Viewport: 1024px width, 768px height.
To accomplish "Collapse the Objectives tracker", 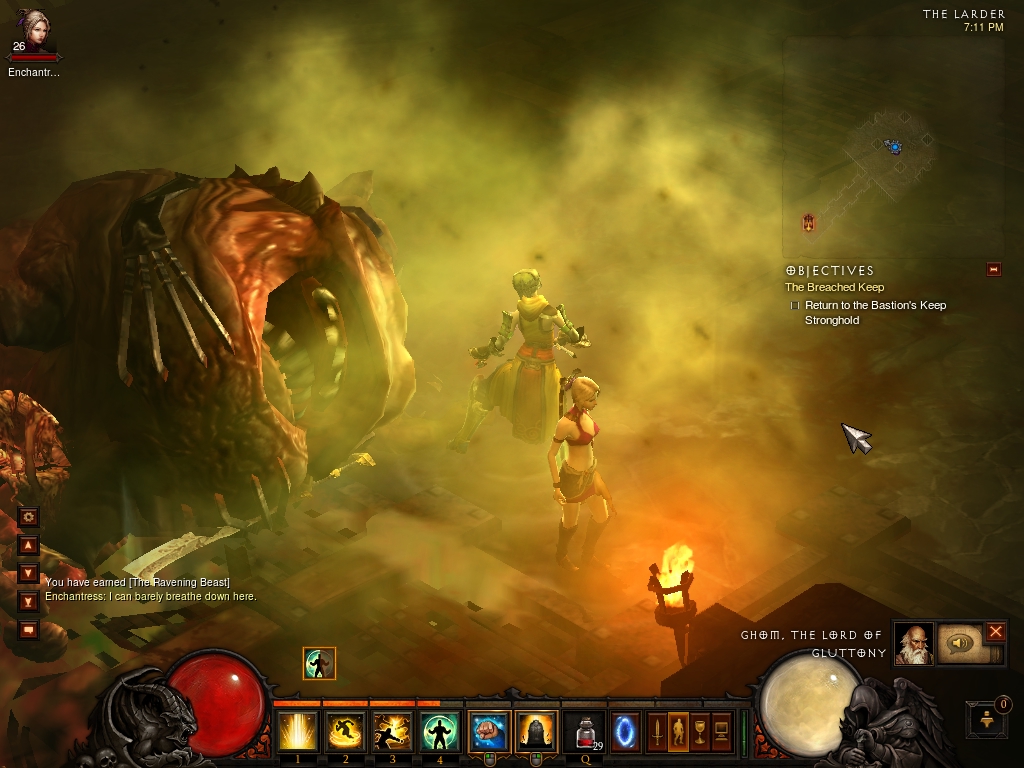I will [993, 269].
